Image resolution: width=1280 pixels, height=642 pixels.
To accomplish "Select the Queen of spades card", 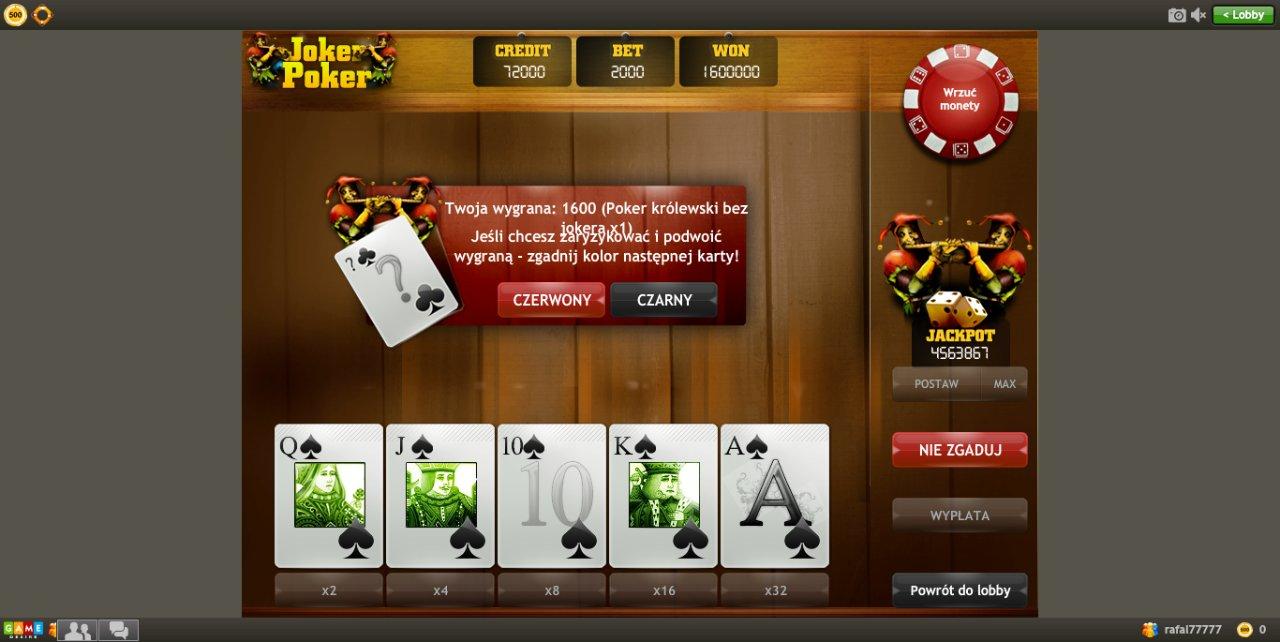I will tap(329, 496).
